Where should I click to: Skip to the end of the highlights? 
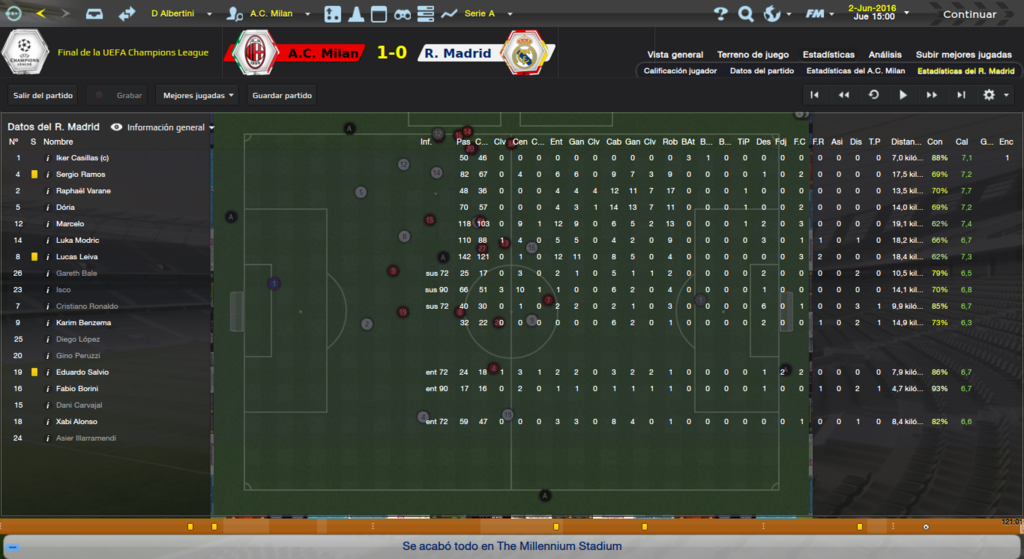(x=961, y=95)
